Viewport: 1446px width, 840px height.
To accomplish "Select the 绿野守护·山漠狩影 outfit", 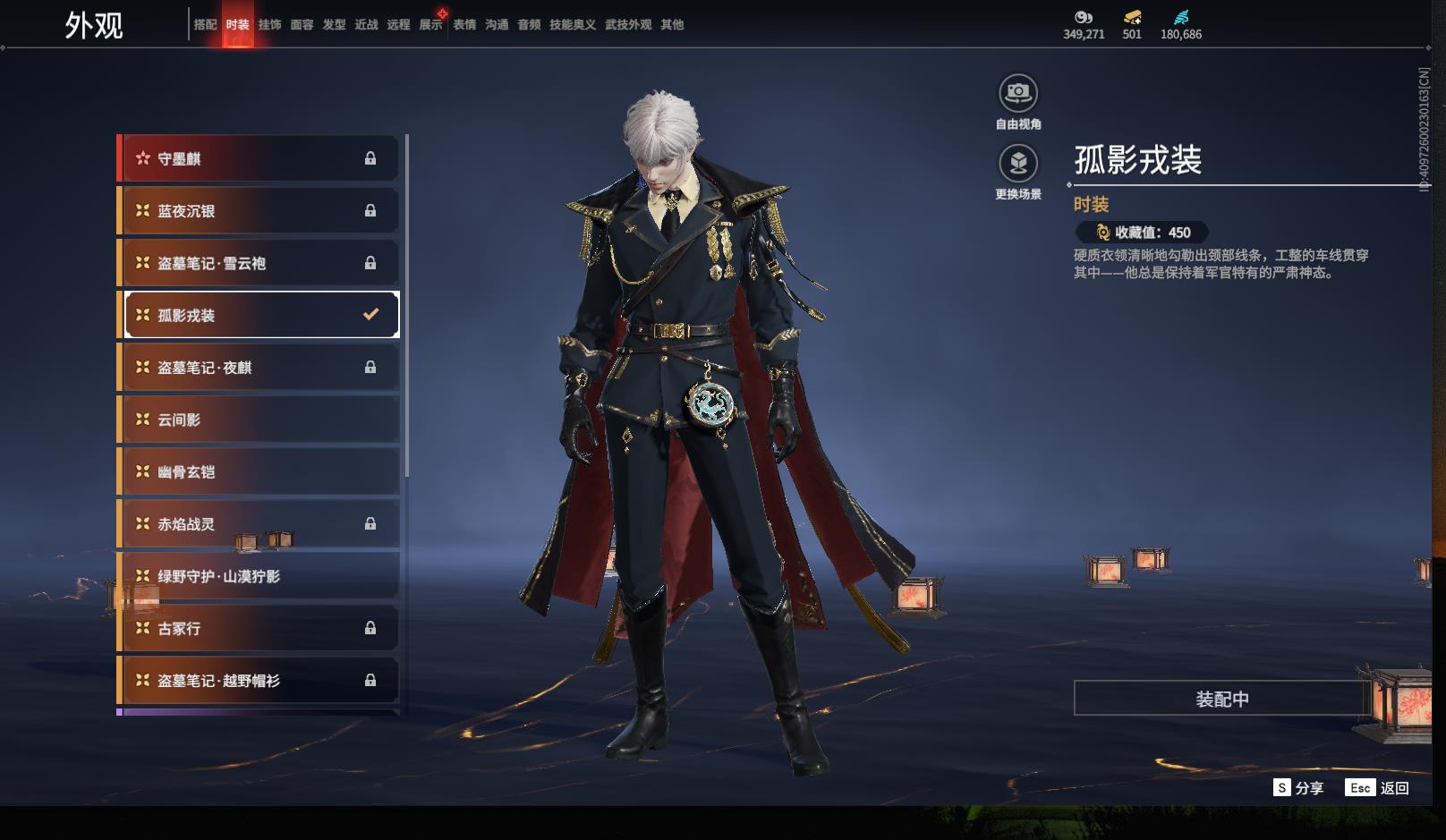I will pos(258,576).
